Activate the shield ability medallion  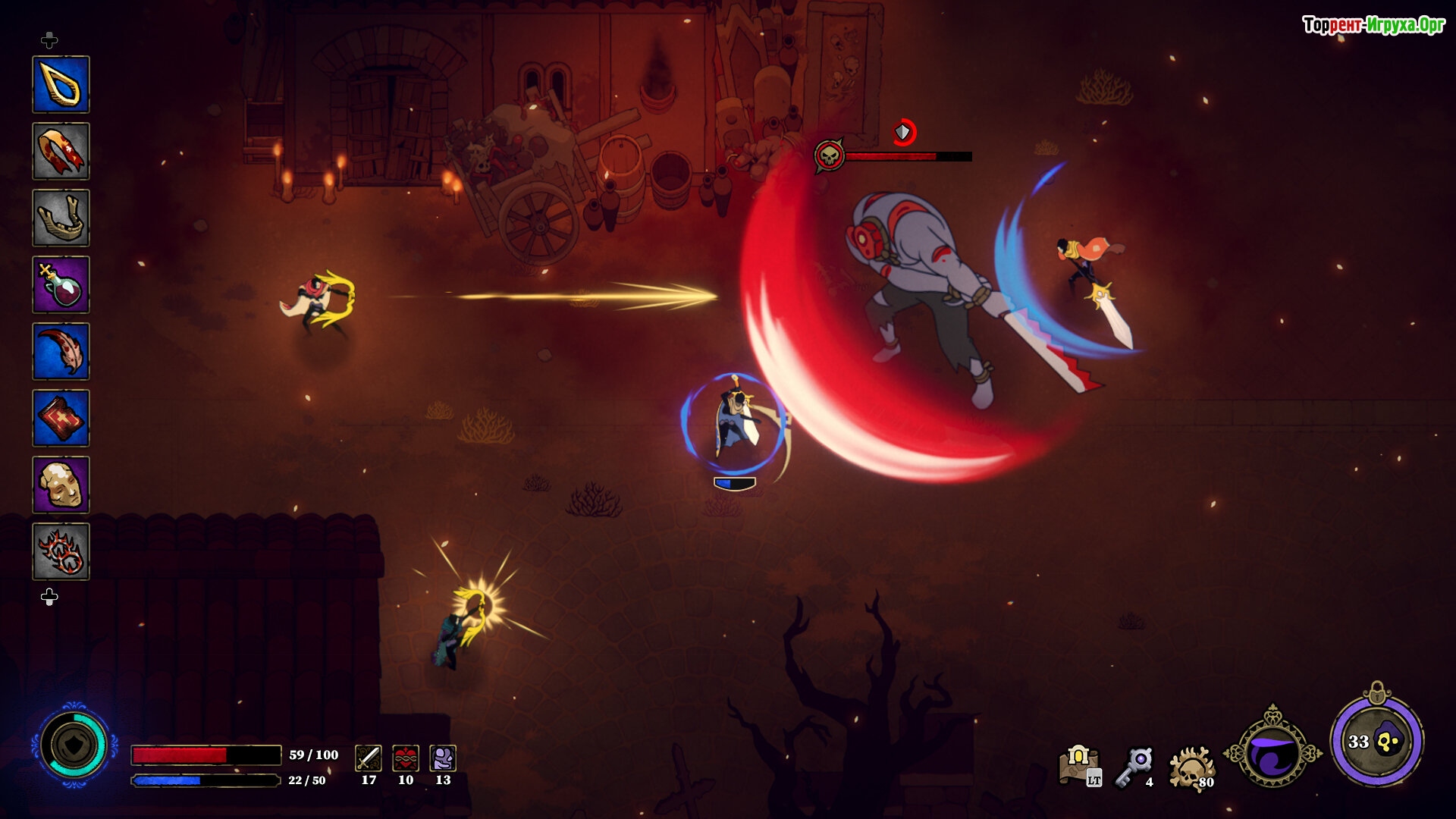click(74, 745)
